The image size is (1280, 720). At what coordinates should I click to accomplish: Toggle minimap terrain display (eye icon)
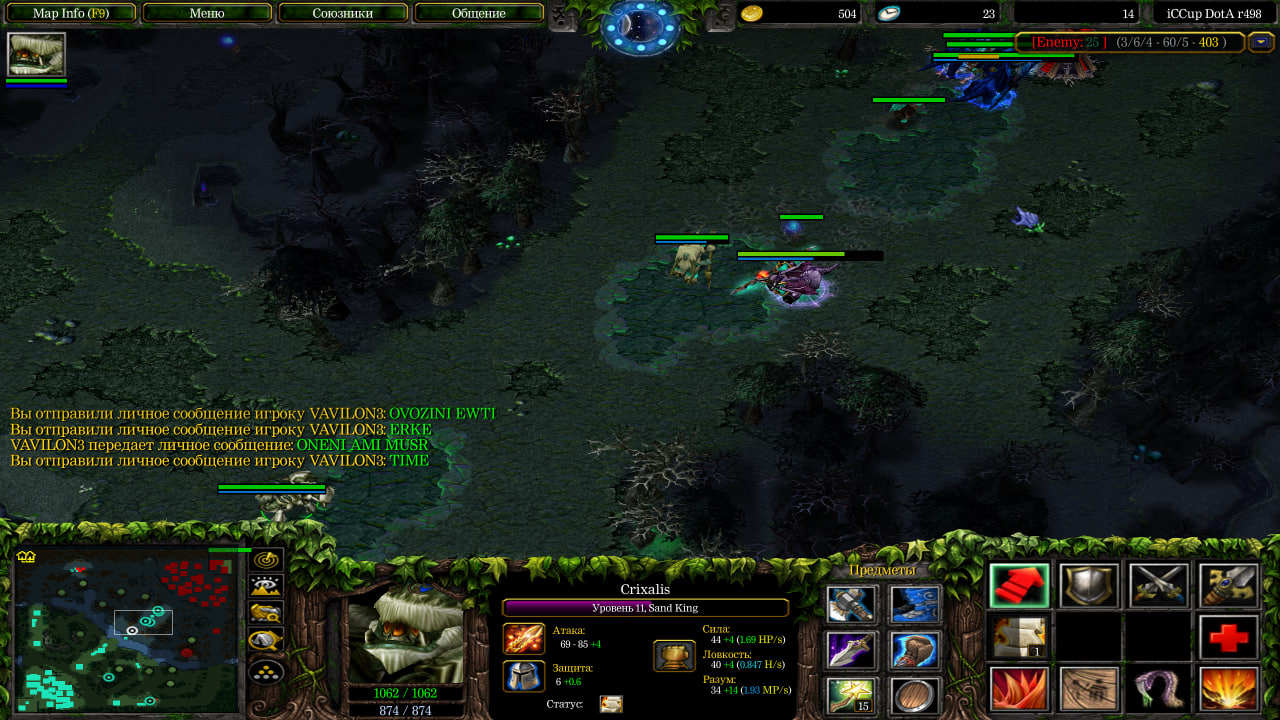(266, 587)
